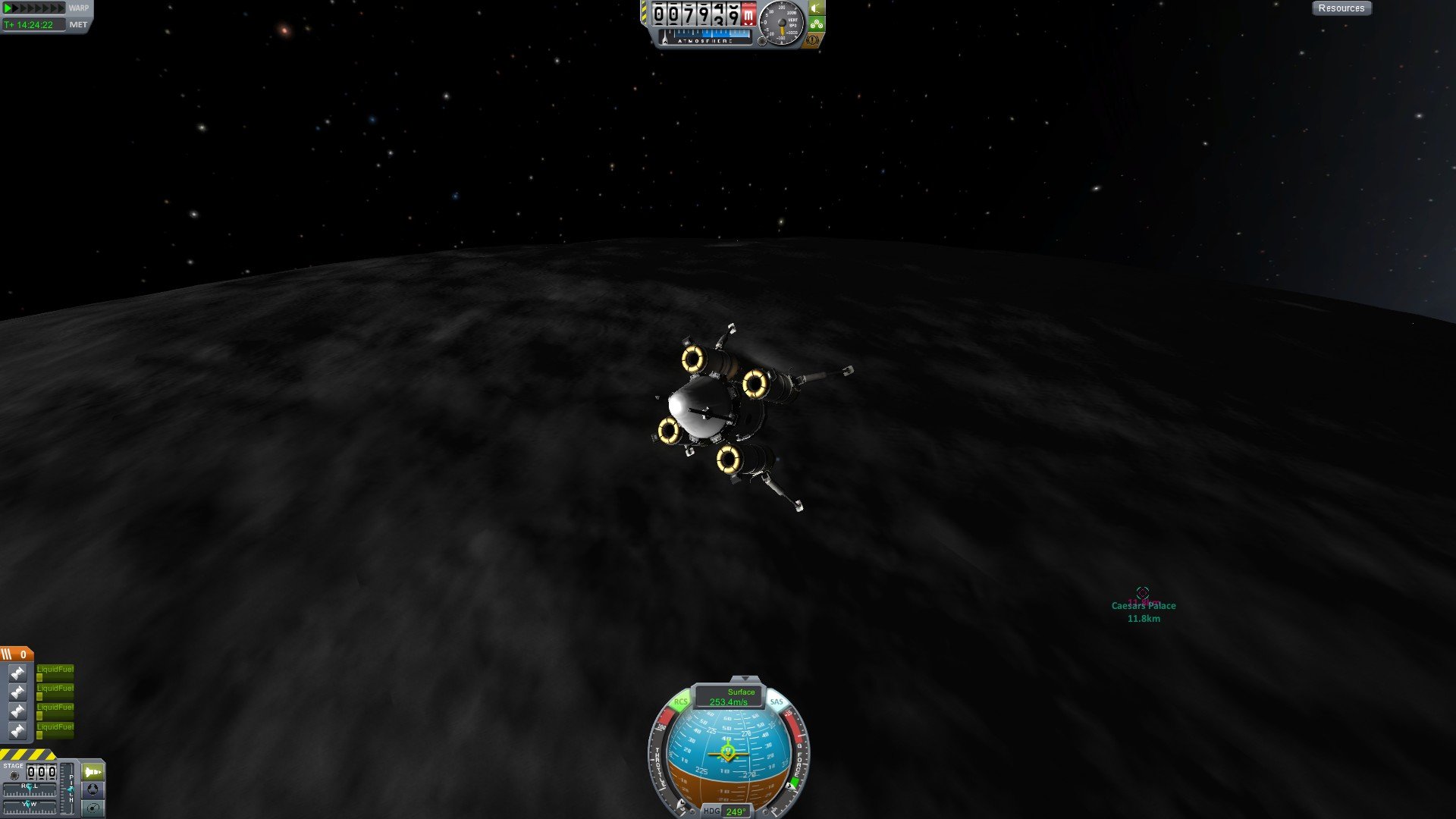Toggle the MET mission clock label
The image size is (1456, 819).
[78, 25]
